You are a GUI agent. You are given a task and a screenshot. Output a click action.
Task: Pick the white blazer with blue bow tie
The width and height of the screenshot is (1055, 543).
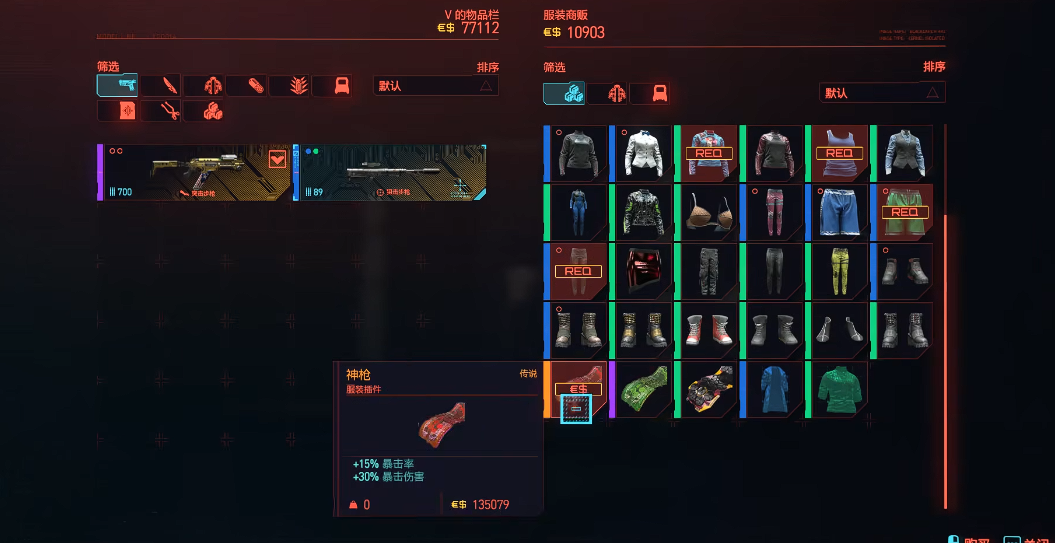tap(643, 153)
